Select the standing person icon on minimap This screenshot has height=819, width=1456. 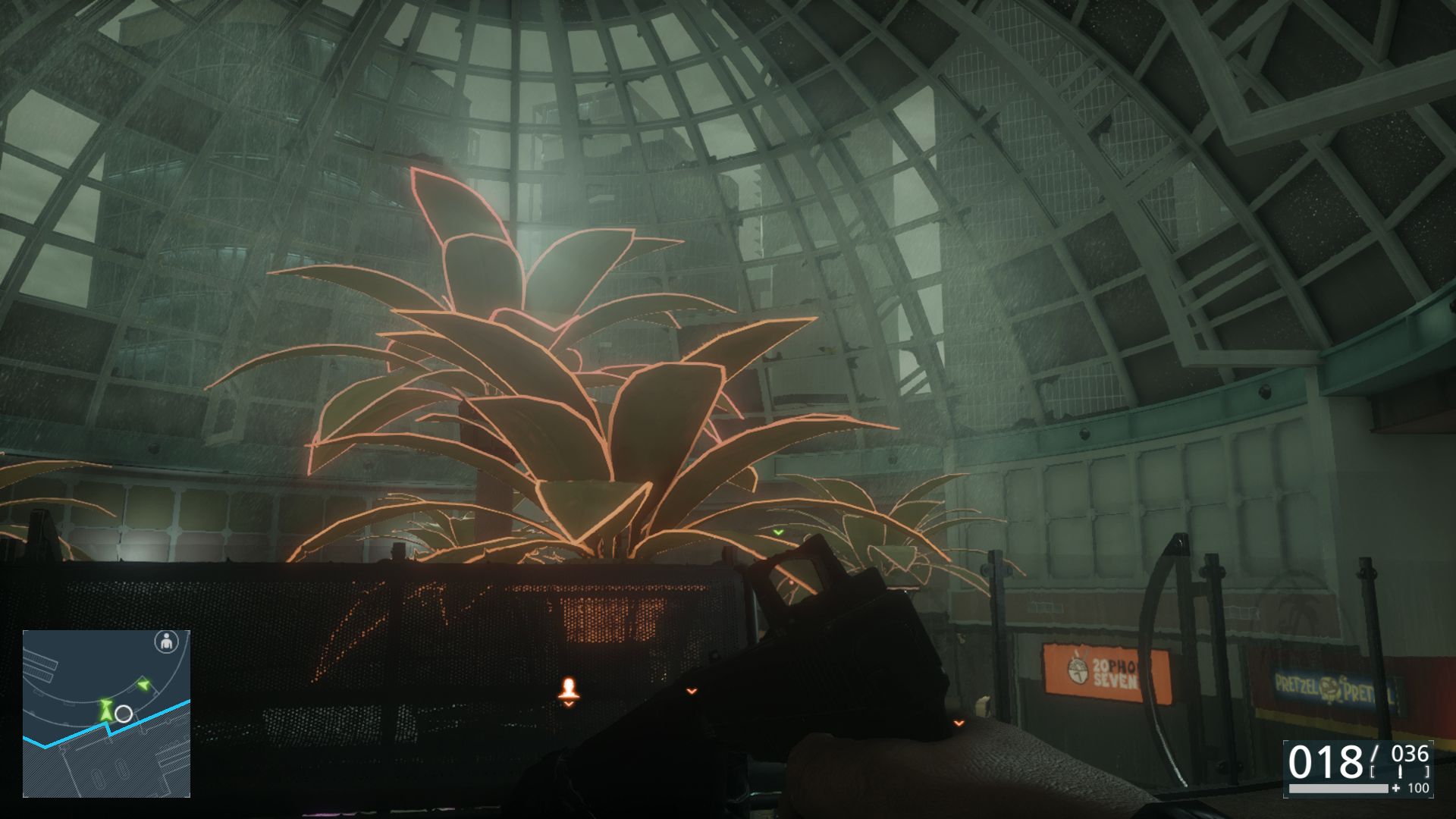click(x=166, y=642)
